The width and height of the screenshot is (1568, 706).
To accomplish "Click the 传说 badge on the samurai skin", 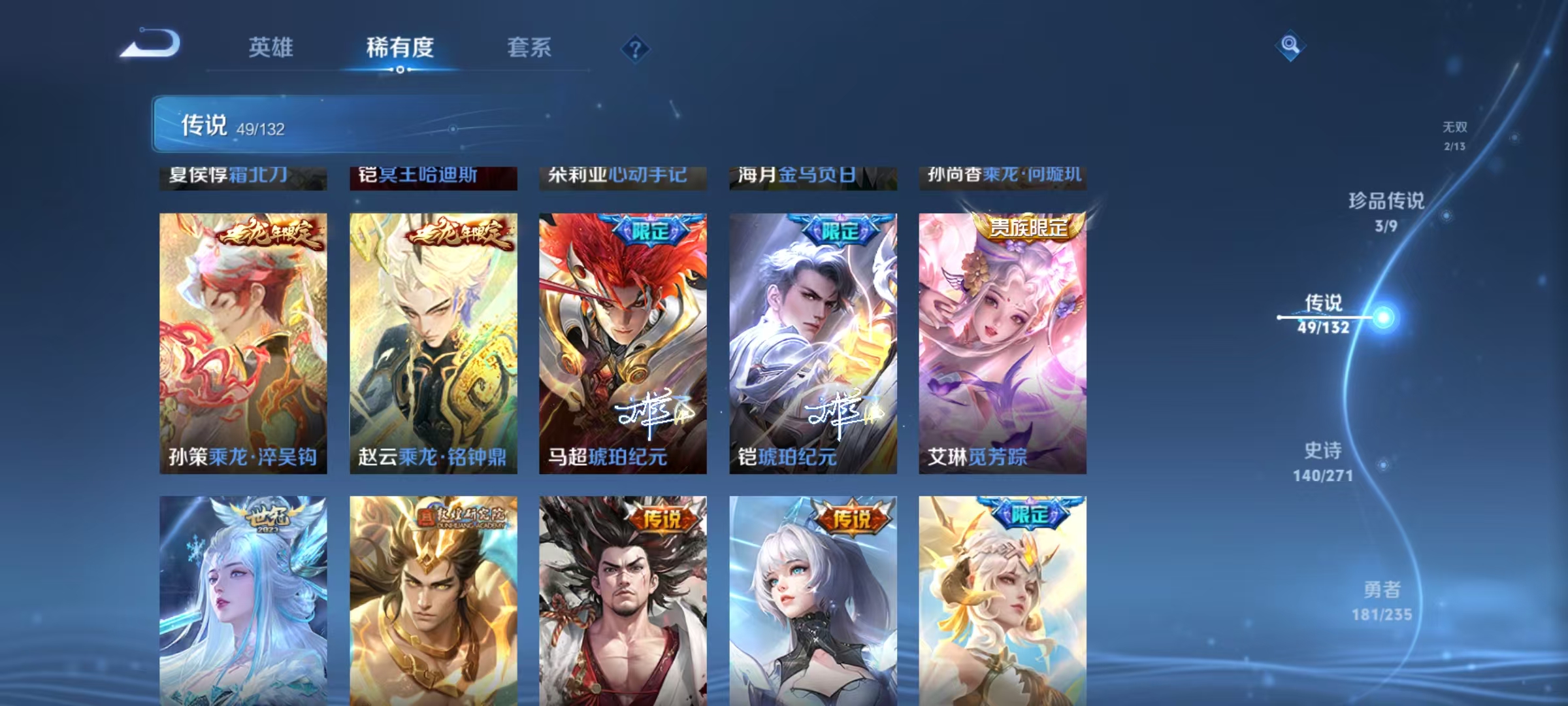I will (664, 517).
